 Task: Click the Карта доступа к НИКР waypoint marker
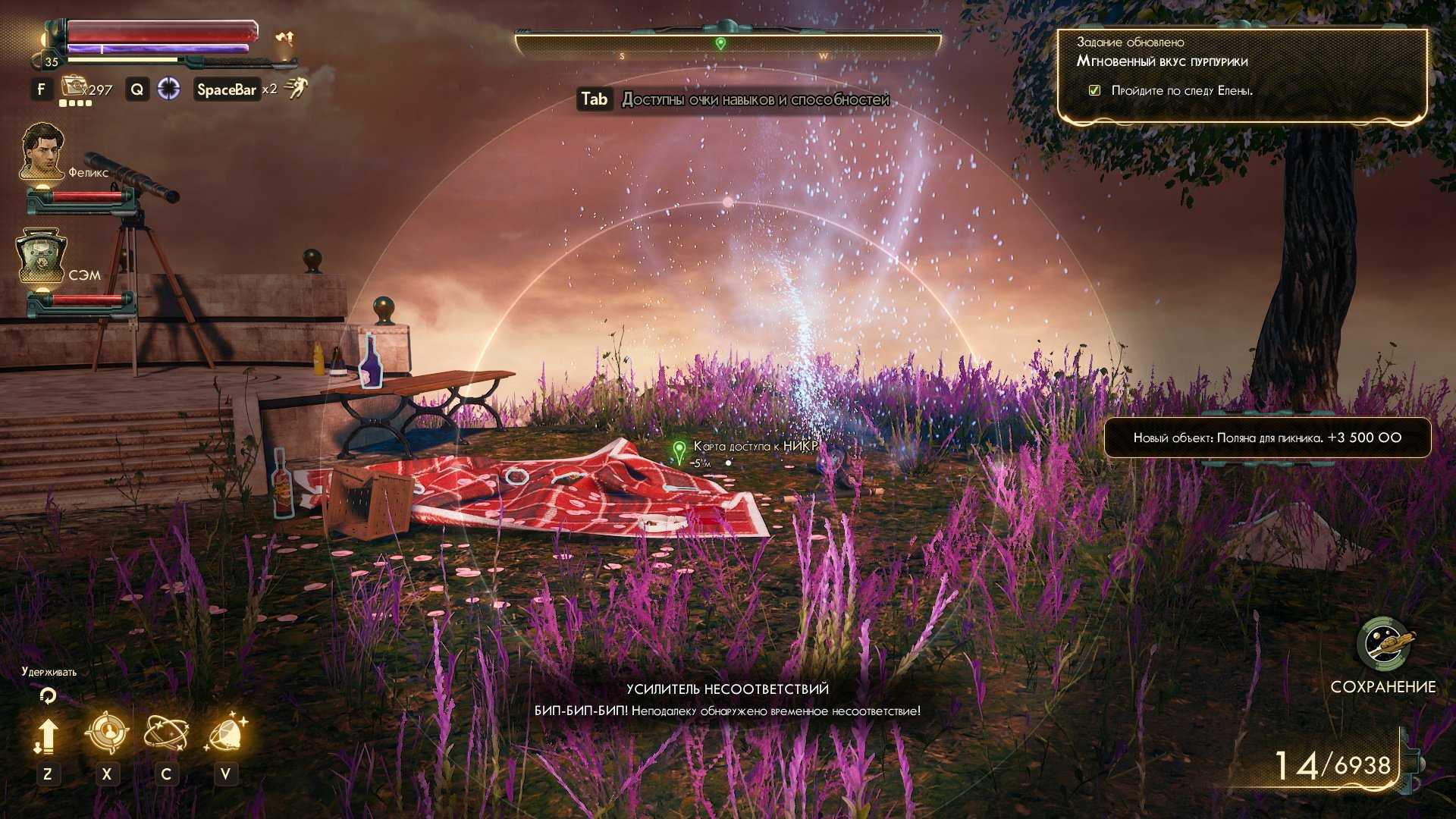point(679,451)
